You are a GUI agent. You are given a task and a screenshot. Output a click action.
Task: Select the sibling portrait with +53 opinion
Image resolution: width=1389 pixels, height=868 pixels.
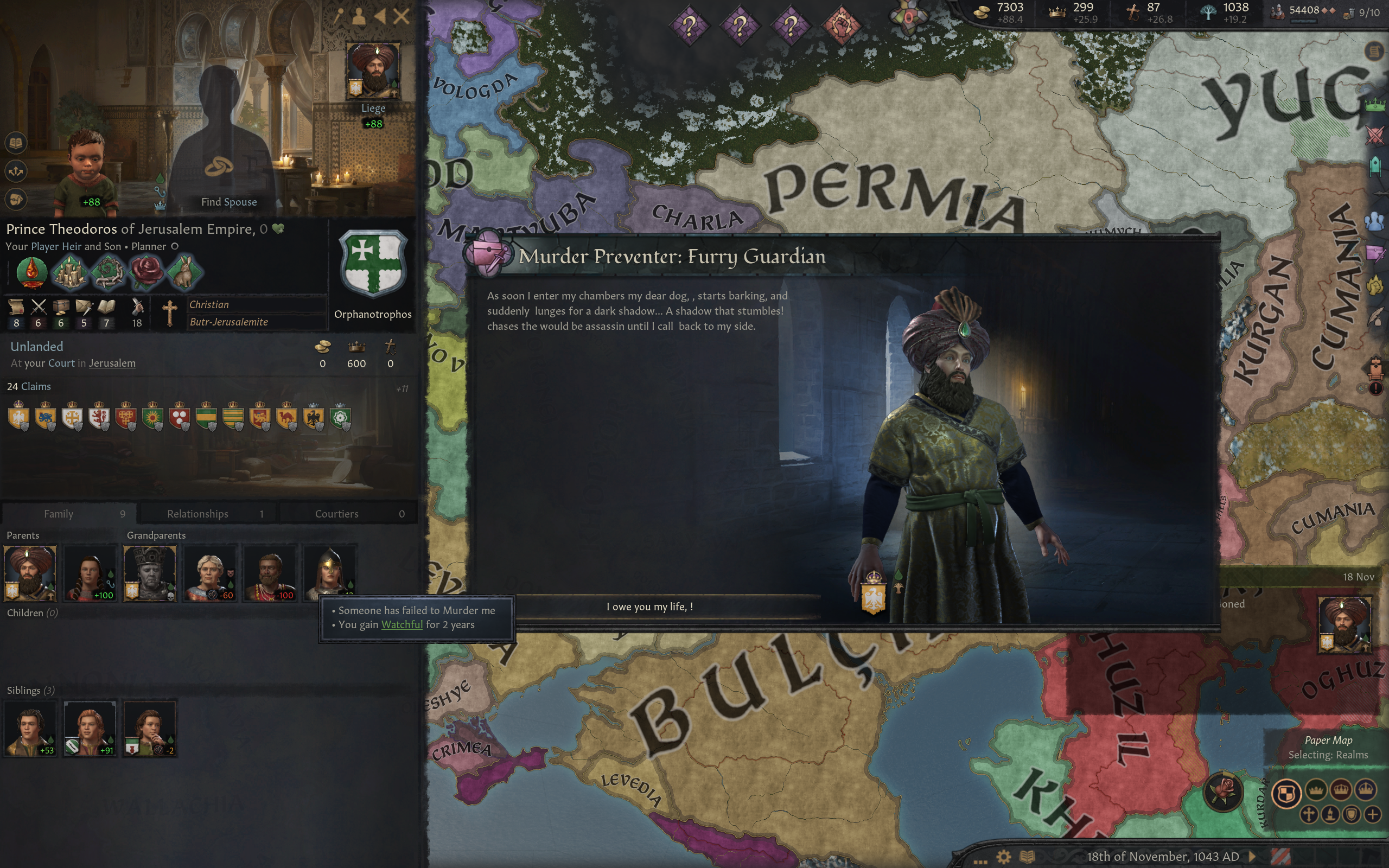tap(30, 727)
